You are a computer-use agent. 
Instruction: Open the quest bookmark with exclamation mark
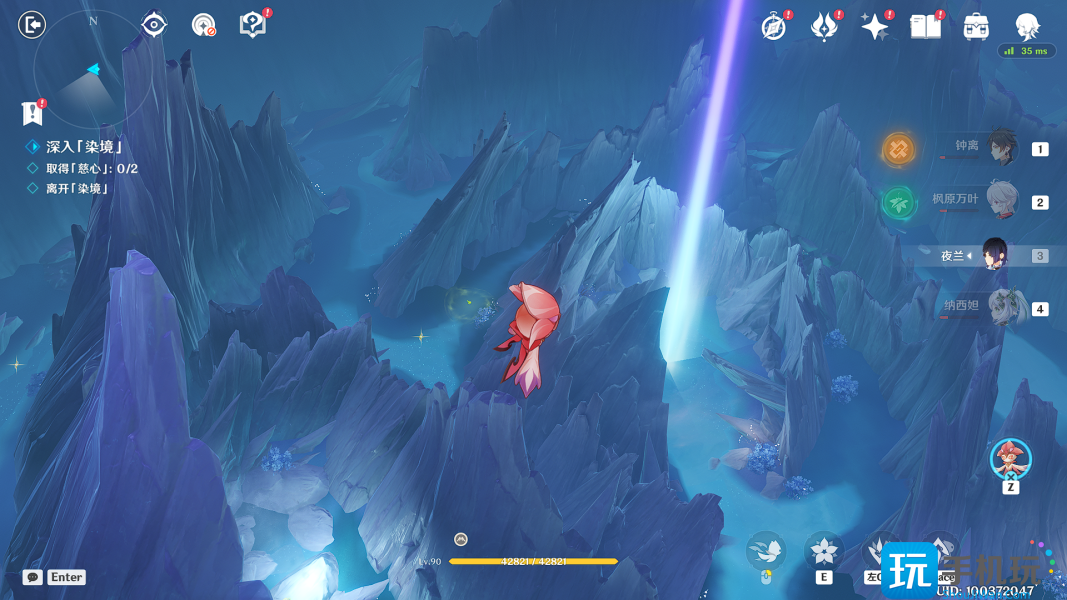click(x=33, y=113)
